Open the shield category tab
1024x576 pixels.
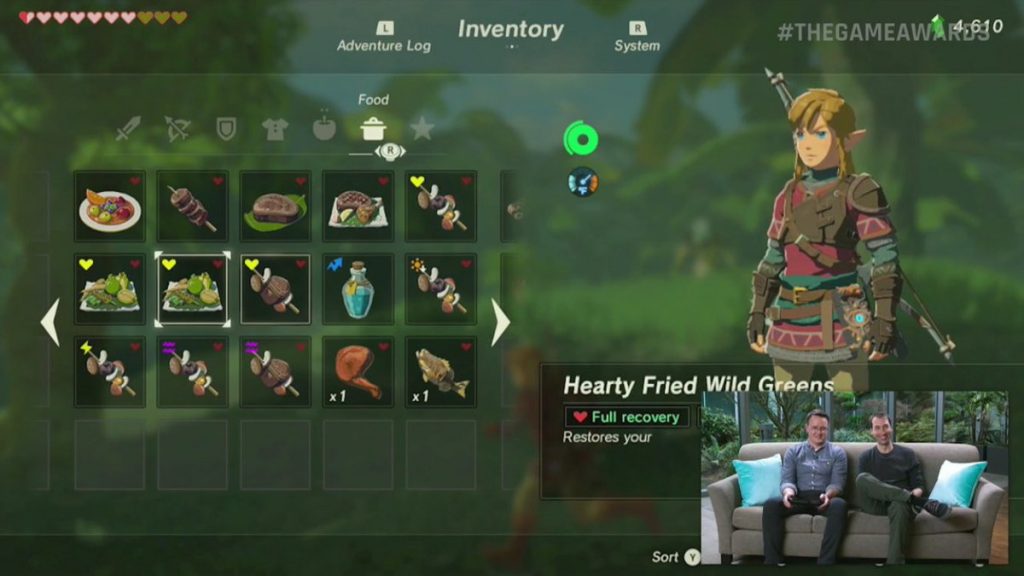click(226, 129)
